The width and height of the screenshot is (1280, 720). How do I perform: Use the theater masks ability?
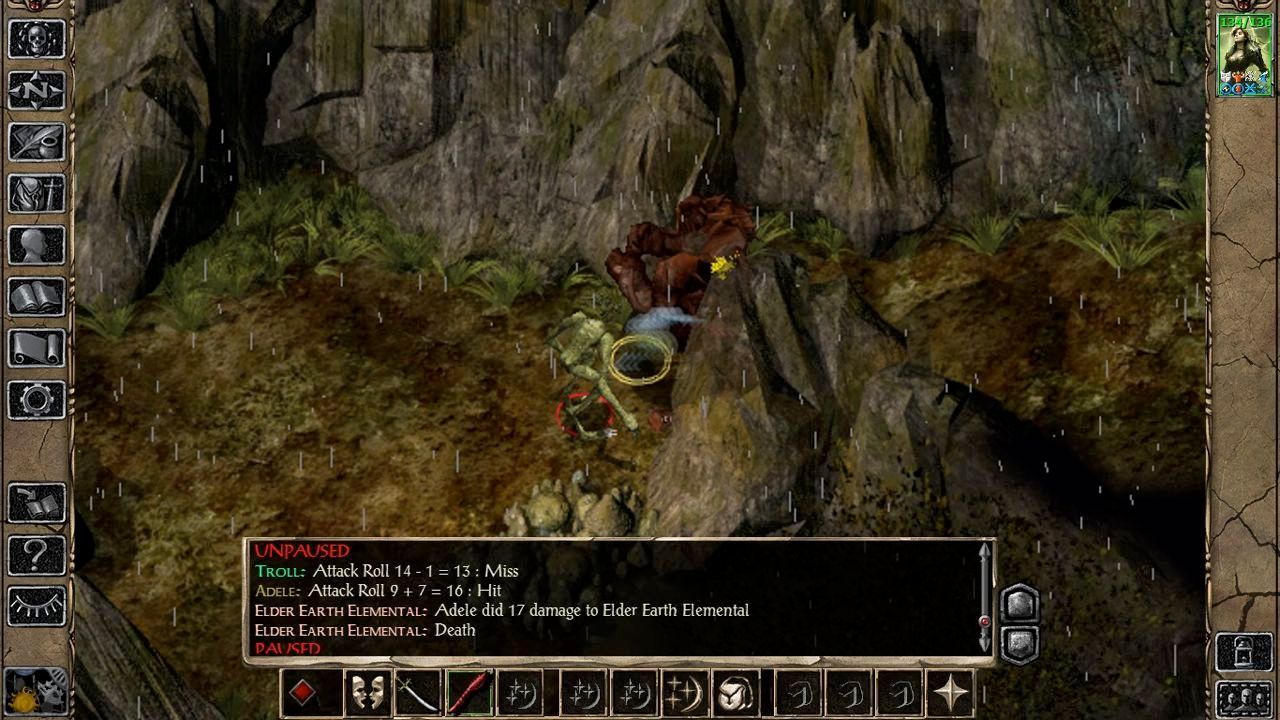[367, 693]
